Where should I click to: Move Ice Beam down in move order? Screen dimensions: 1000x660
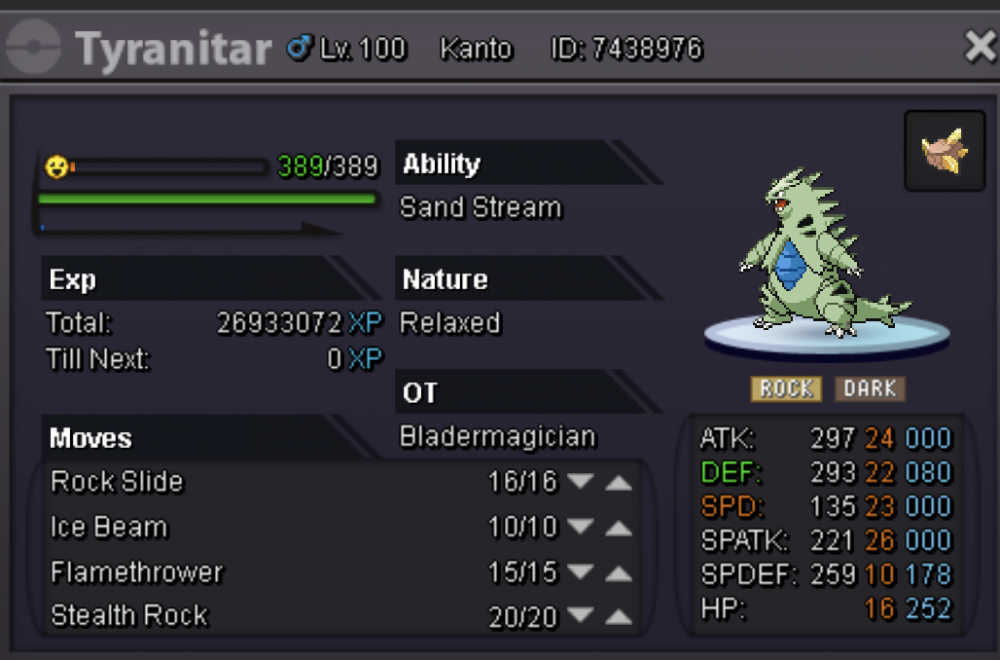pos(580,528)
